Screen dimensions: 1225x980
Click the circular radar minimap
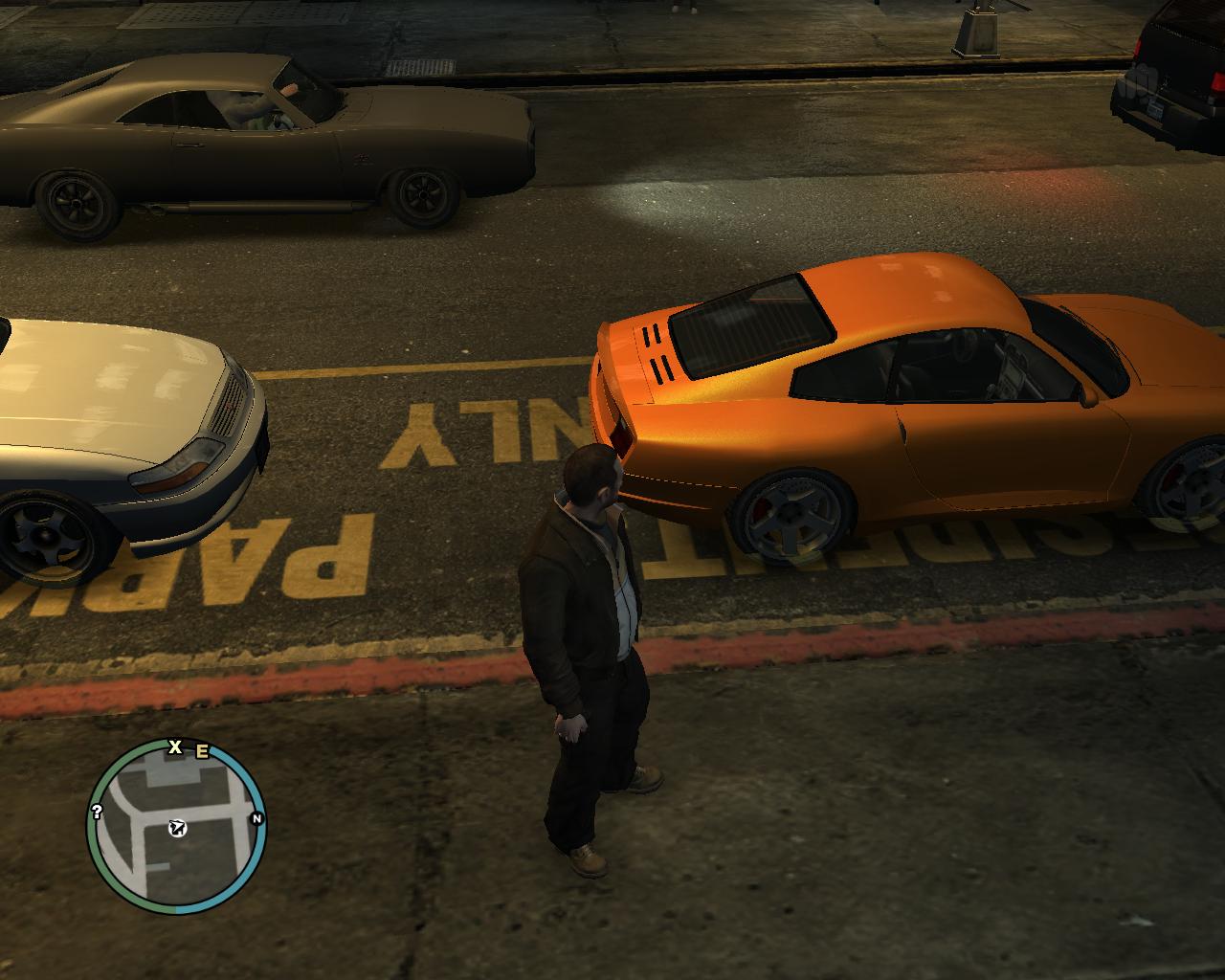point(176,827)
